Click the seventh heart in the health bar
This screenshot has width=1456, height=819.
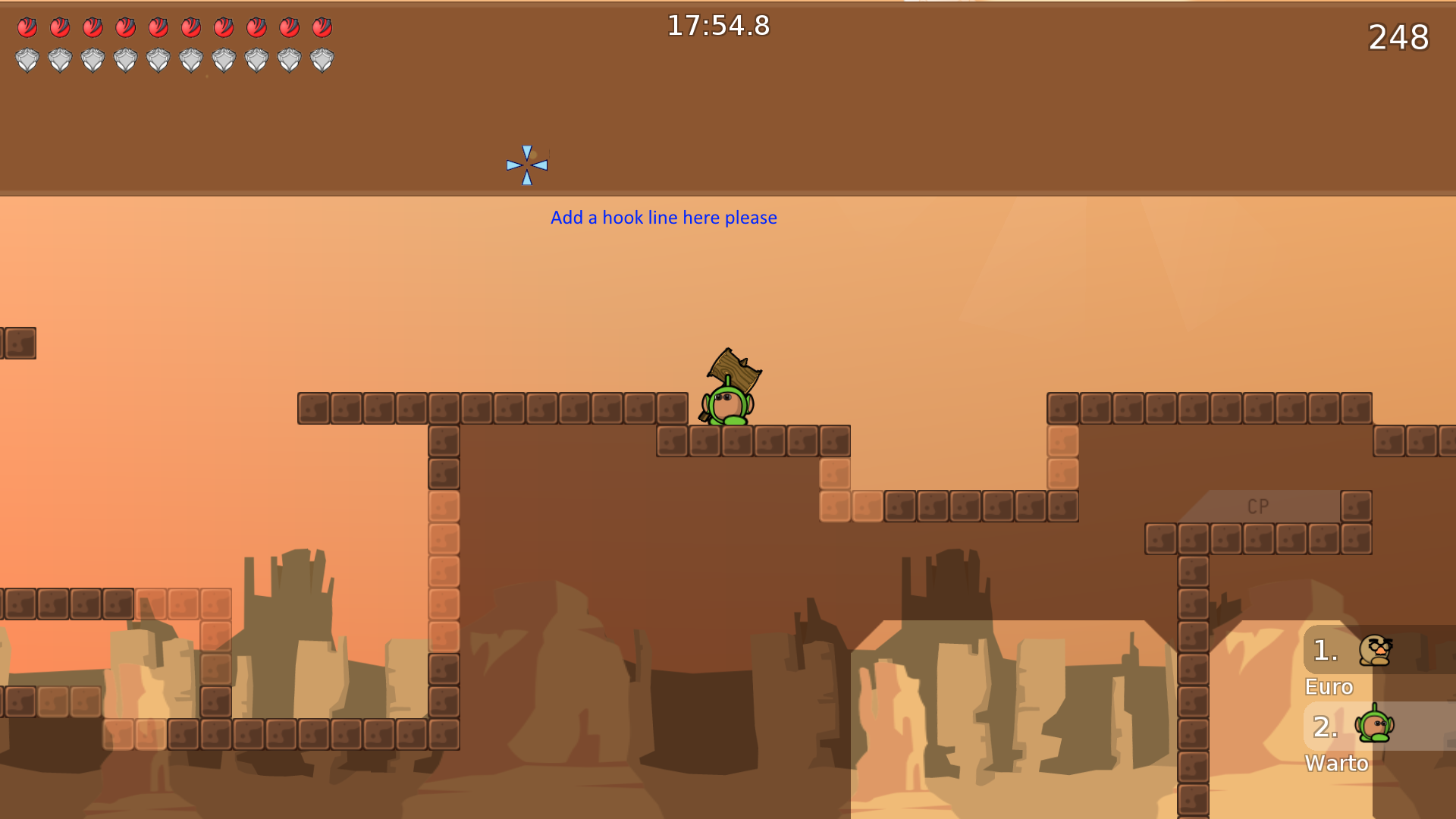pyautogui.click(x=222, y=29)
